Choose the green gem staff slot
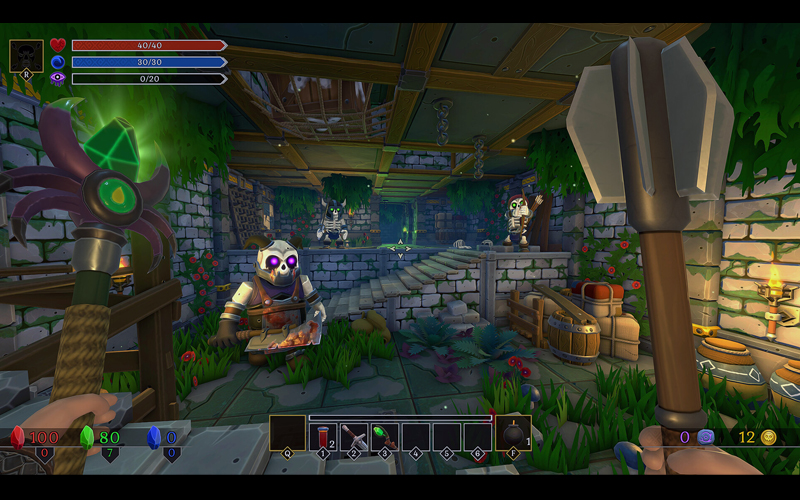800x500 pixels. pos(384,436)
